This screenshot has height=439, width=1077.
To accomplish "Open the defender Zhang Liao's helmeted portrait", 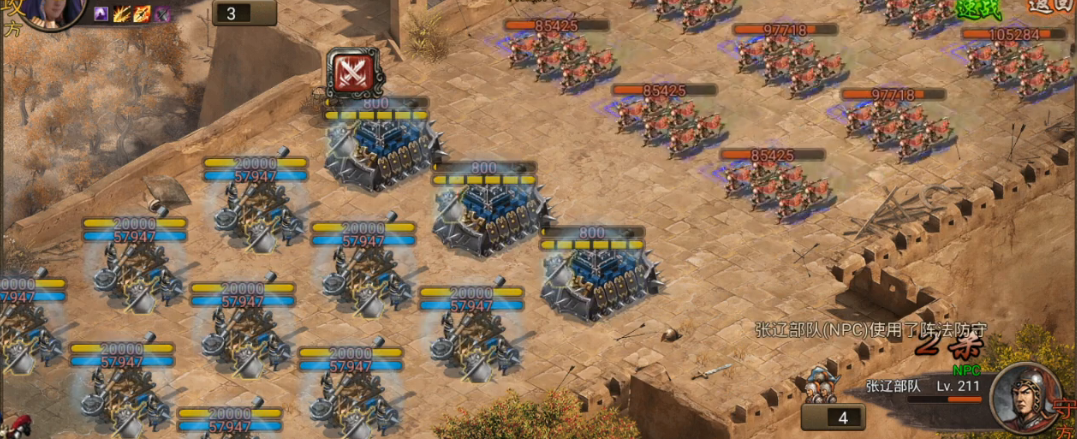I will coord(1023,396).
